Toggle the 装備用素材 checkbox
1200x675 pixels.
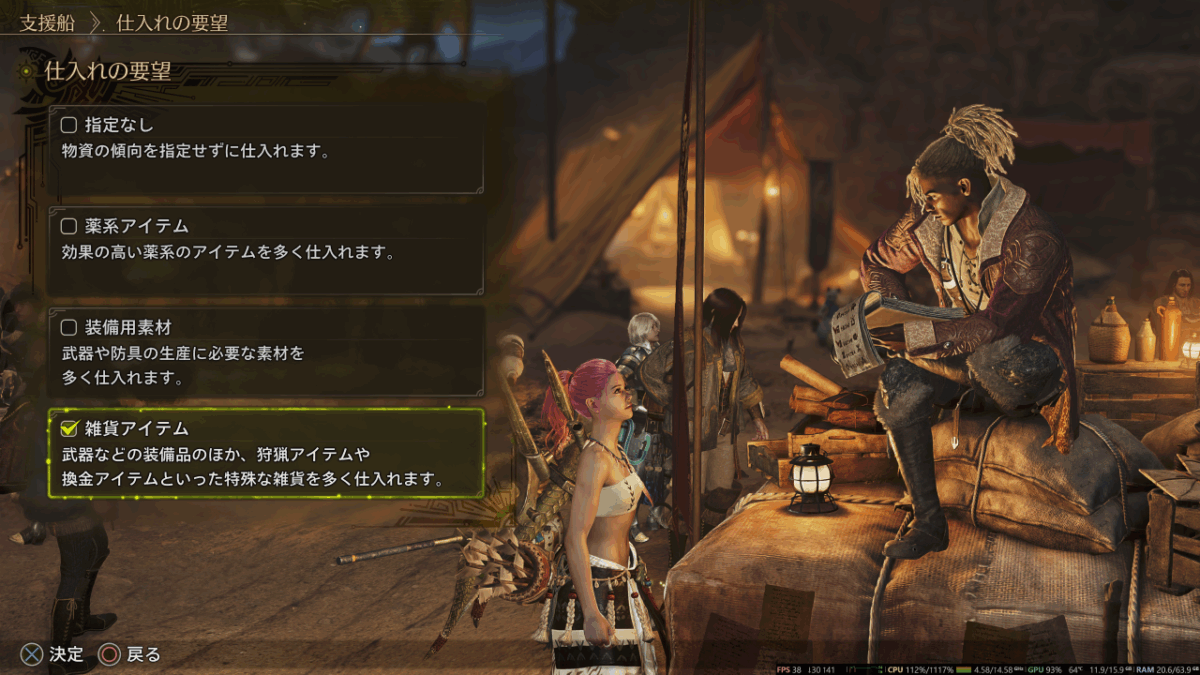coord(69,327)
